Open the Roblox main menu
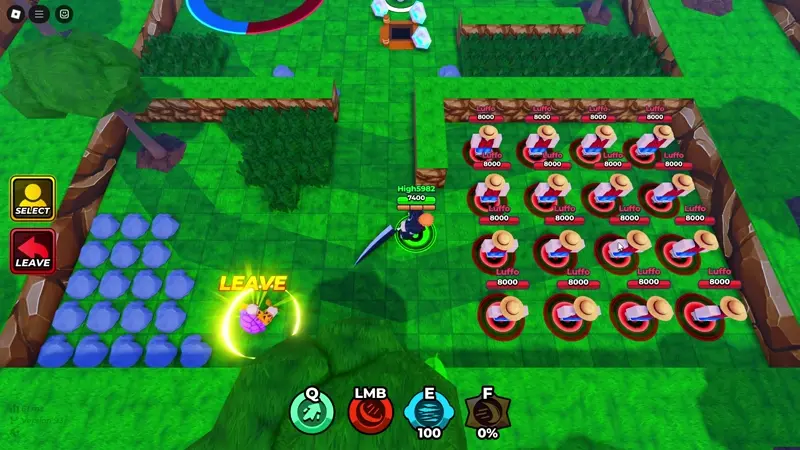The height and width of the screenshot is (450, 800). pyautogui.click(x=14, y=14)
